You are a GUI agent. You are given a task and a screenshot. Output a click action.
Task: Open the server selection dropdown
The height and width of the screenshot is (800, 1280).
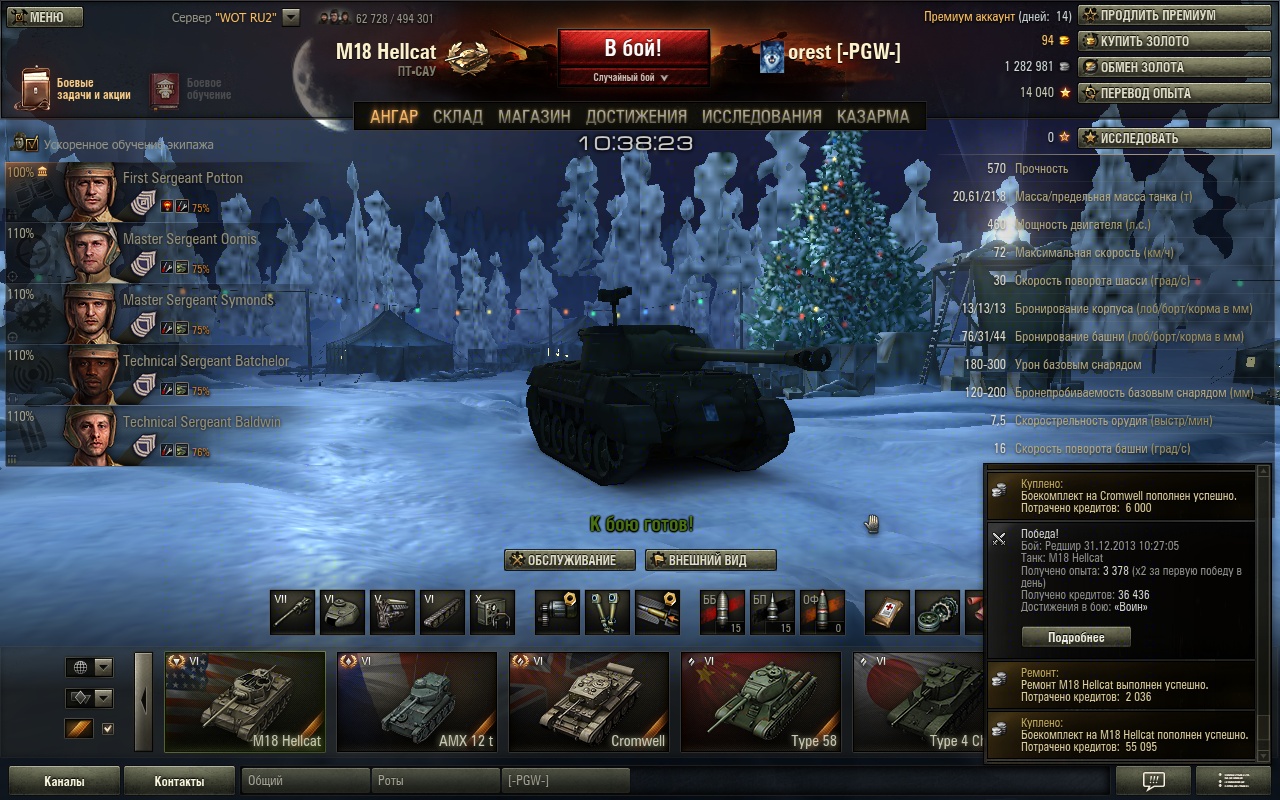click(x=291, y=17)
